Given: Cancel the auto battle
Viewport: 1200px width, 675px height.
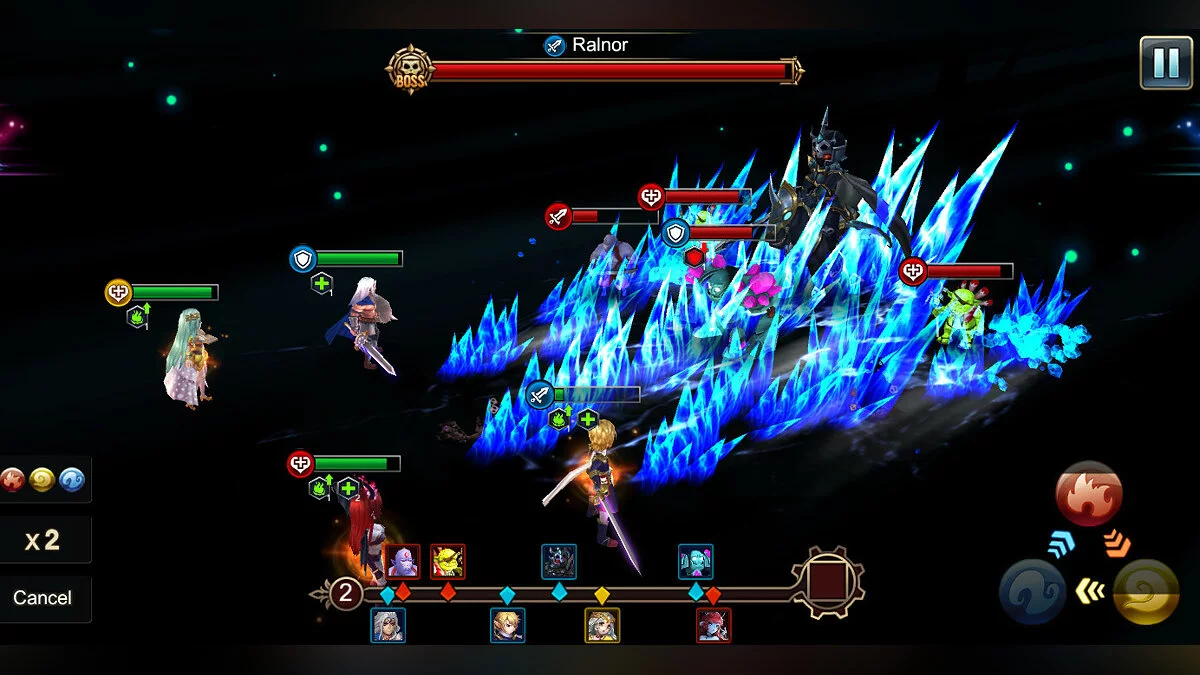Looking at the screenshot, I should (x=43, y=598).
